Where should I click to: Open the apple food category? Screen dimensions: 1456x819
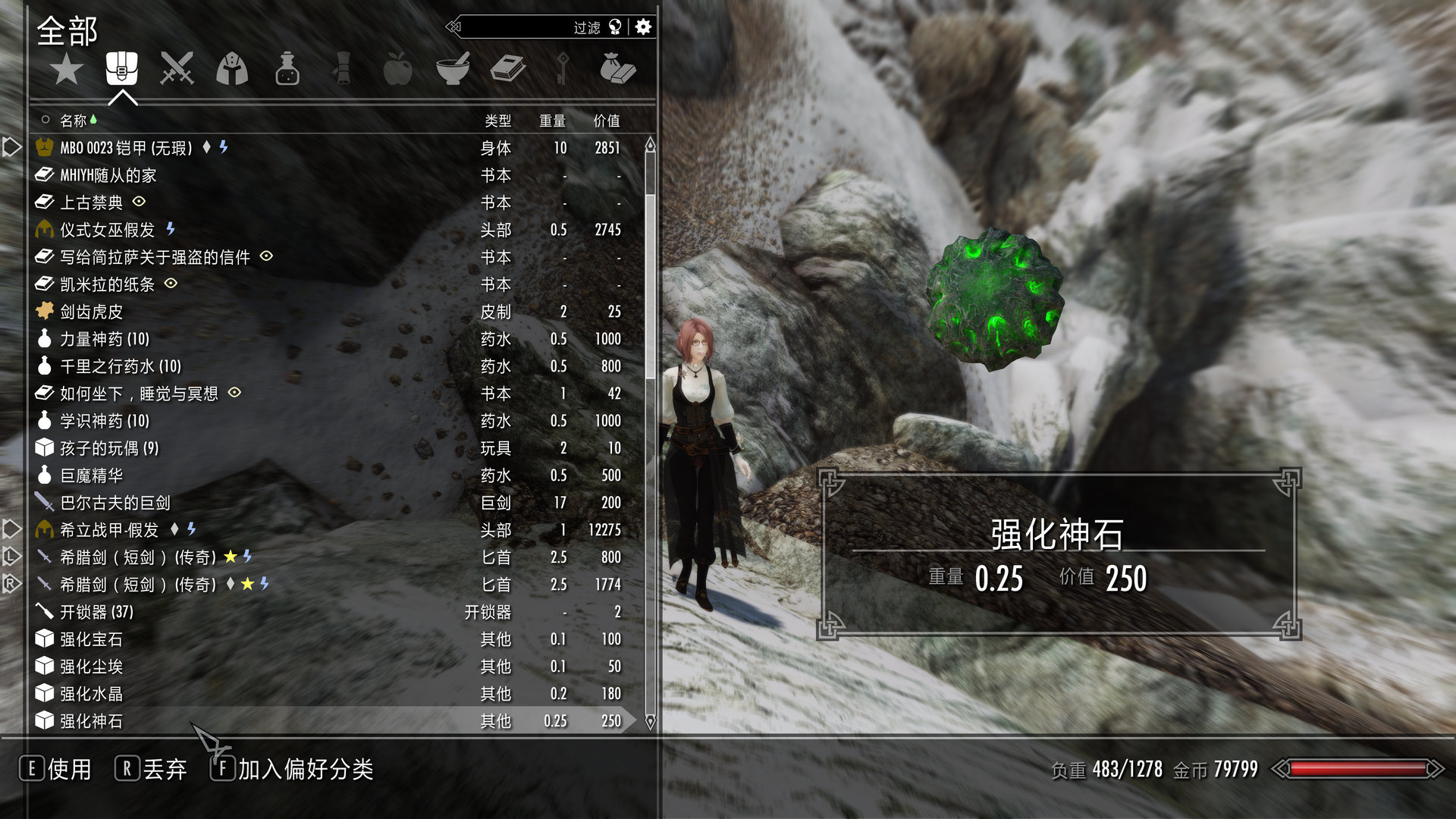[397, 70]
